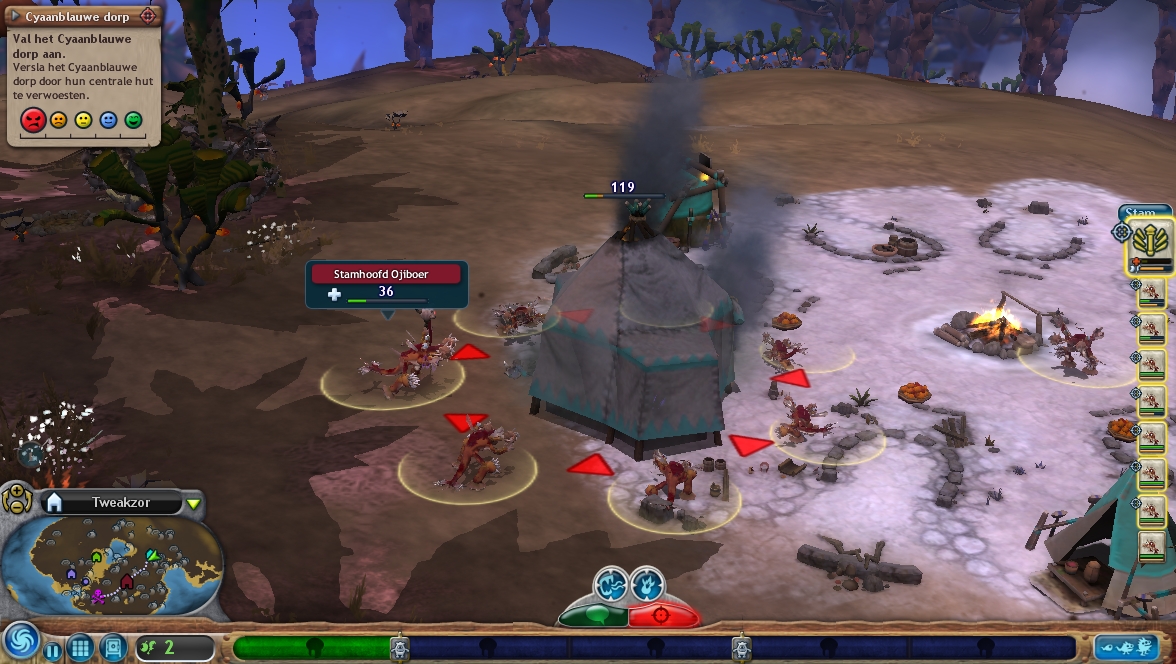Viewport: 1176px width, 664px height.
Task: Switch to the green social stance
Action: coord(594,615)
